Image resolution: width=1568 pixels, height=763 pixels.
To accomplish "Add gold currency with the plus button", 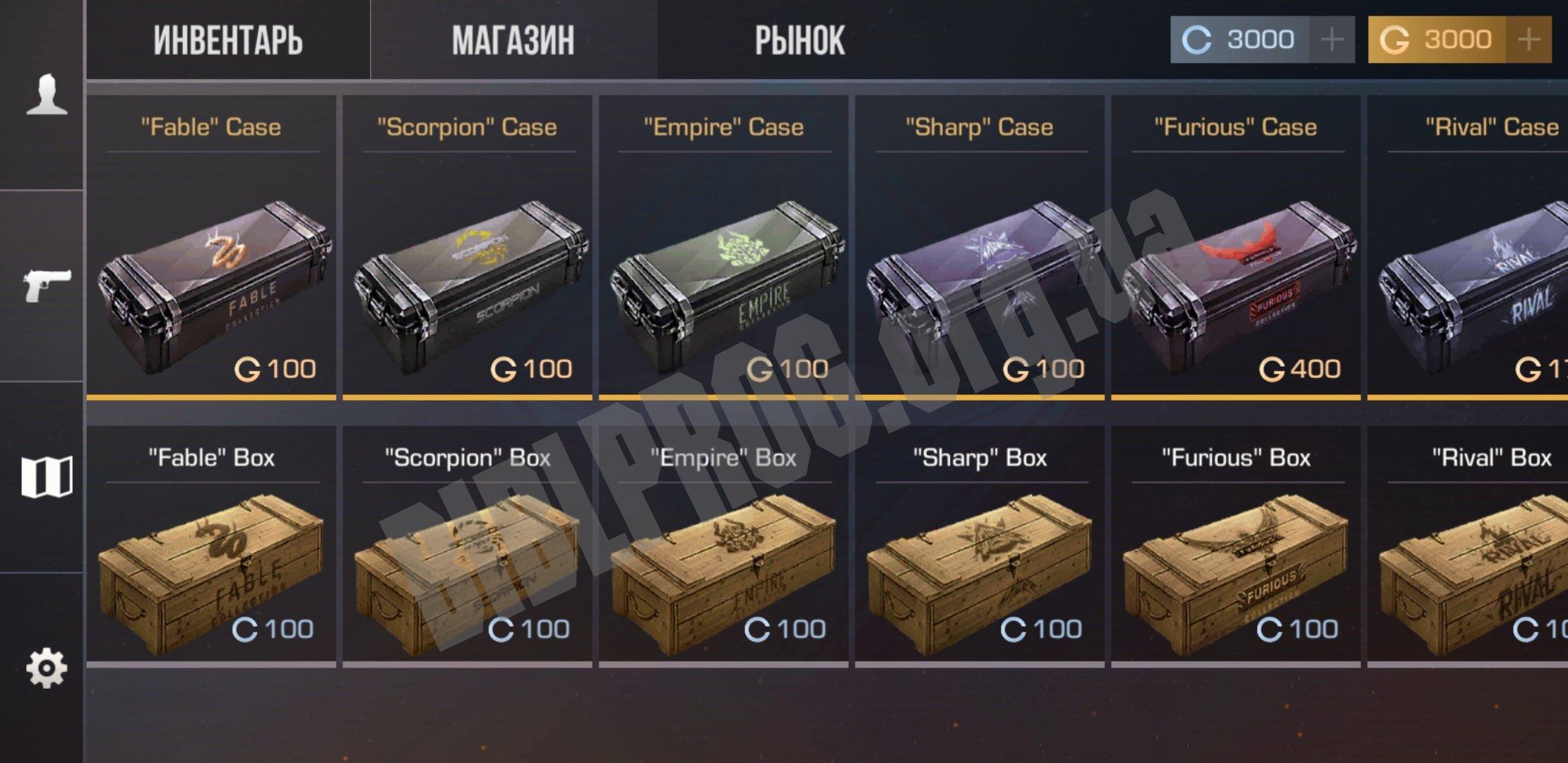I will (1528, 40).
